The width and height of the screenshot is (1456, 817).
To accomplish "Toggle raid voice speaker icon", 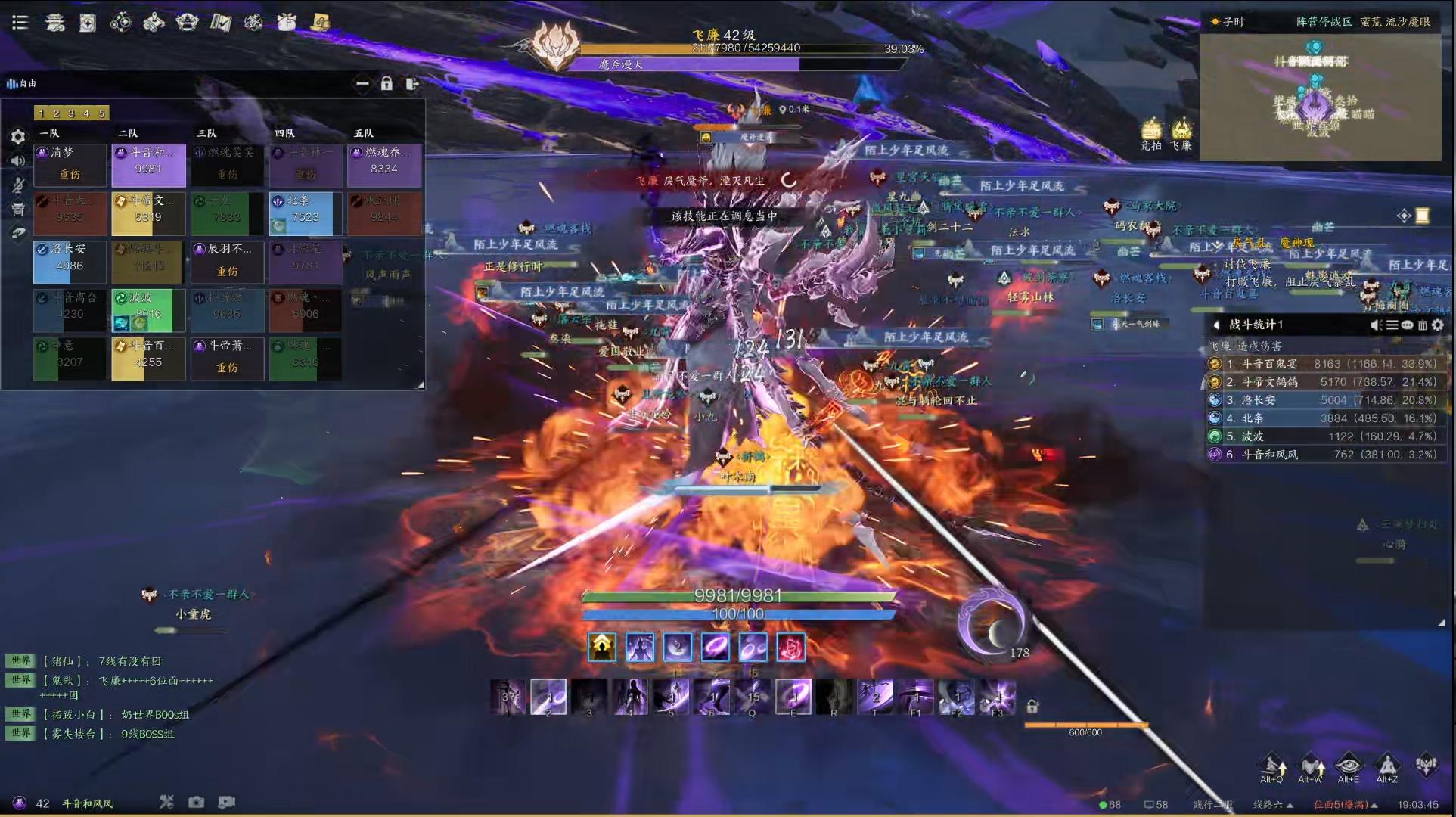I will pyautogui.click(x=18, y=160).
